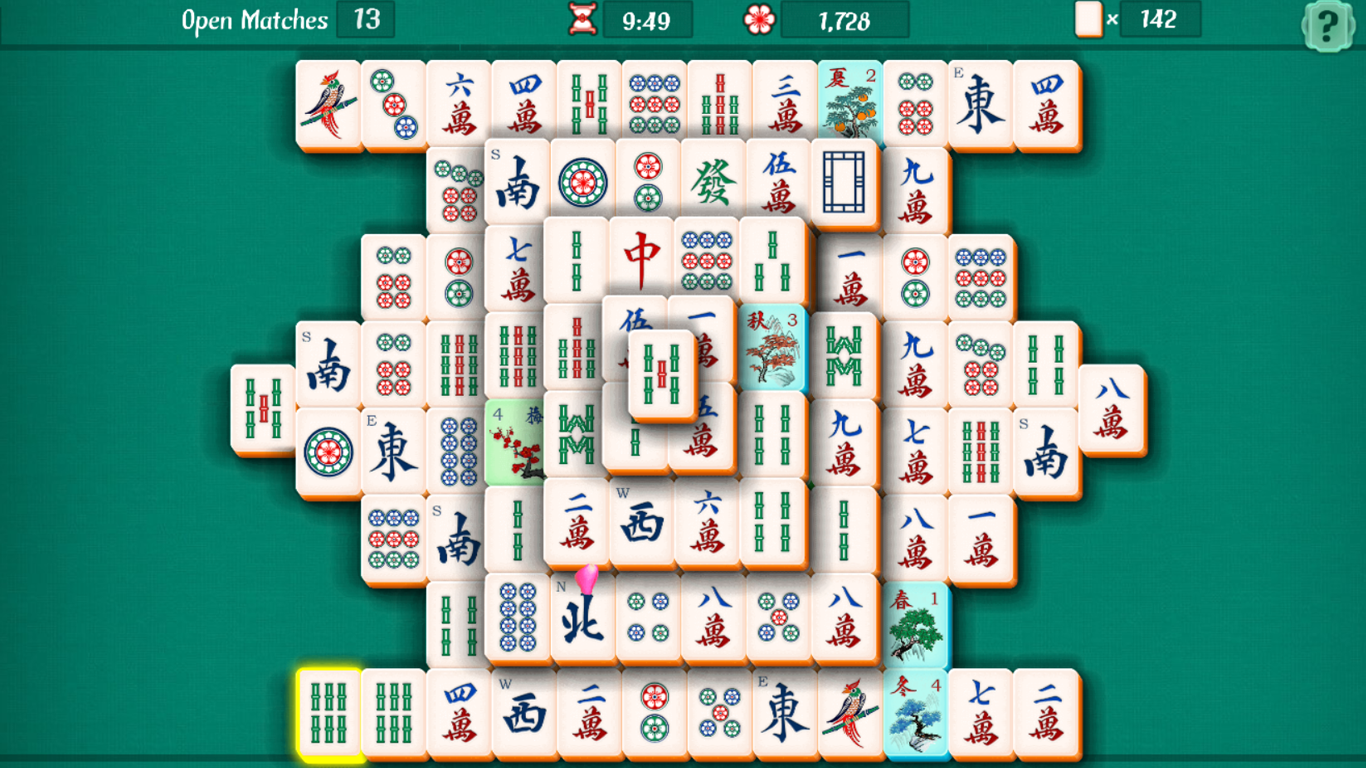
Task: Select the Summer season tile numbered 2
Action: tap(849, 99)
